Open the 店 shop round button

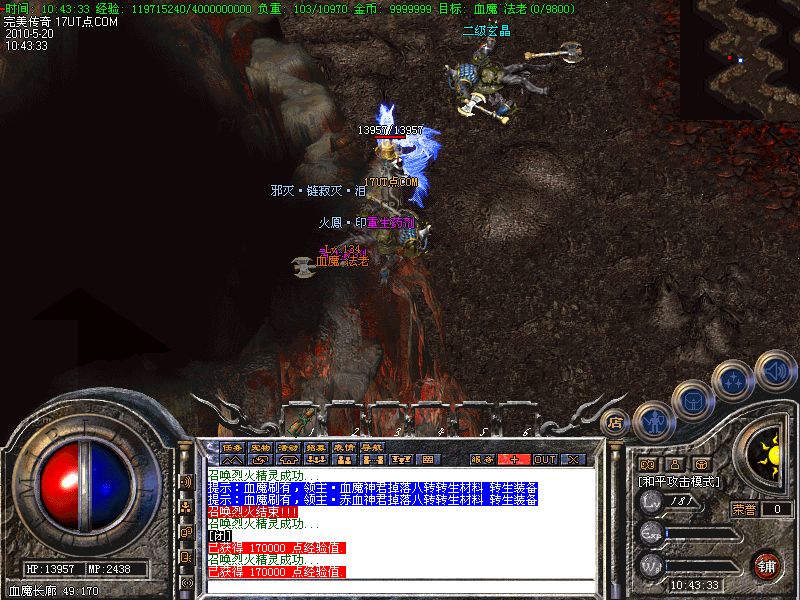tap(616, 422)
